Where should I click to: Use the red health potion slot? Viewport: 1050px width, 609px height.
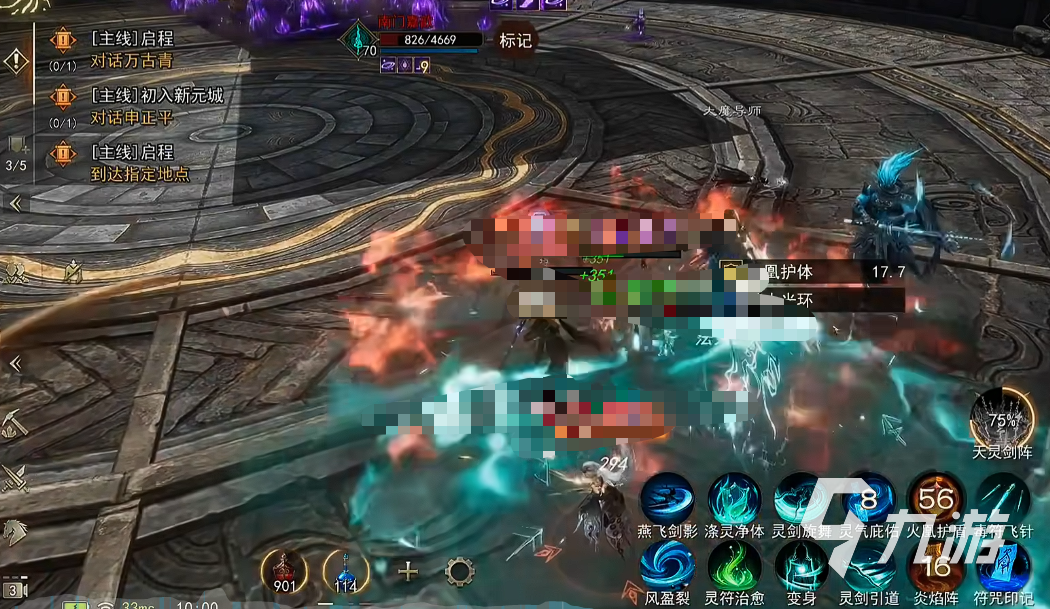point(283,570)
